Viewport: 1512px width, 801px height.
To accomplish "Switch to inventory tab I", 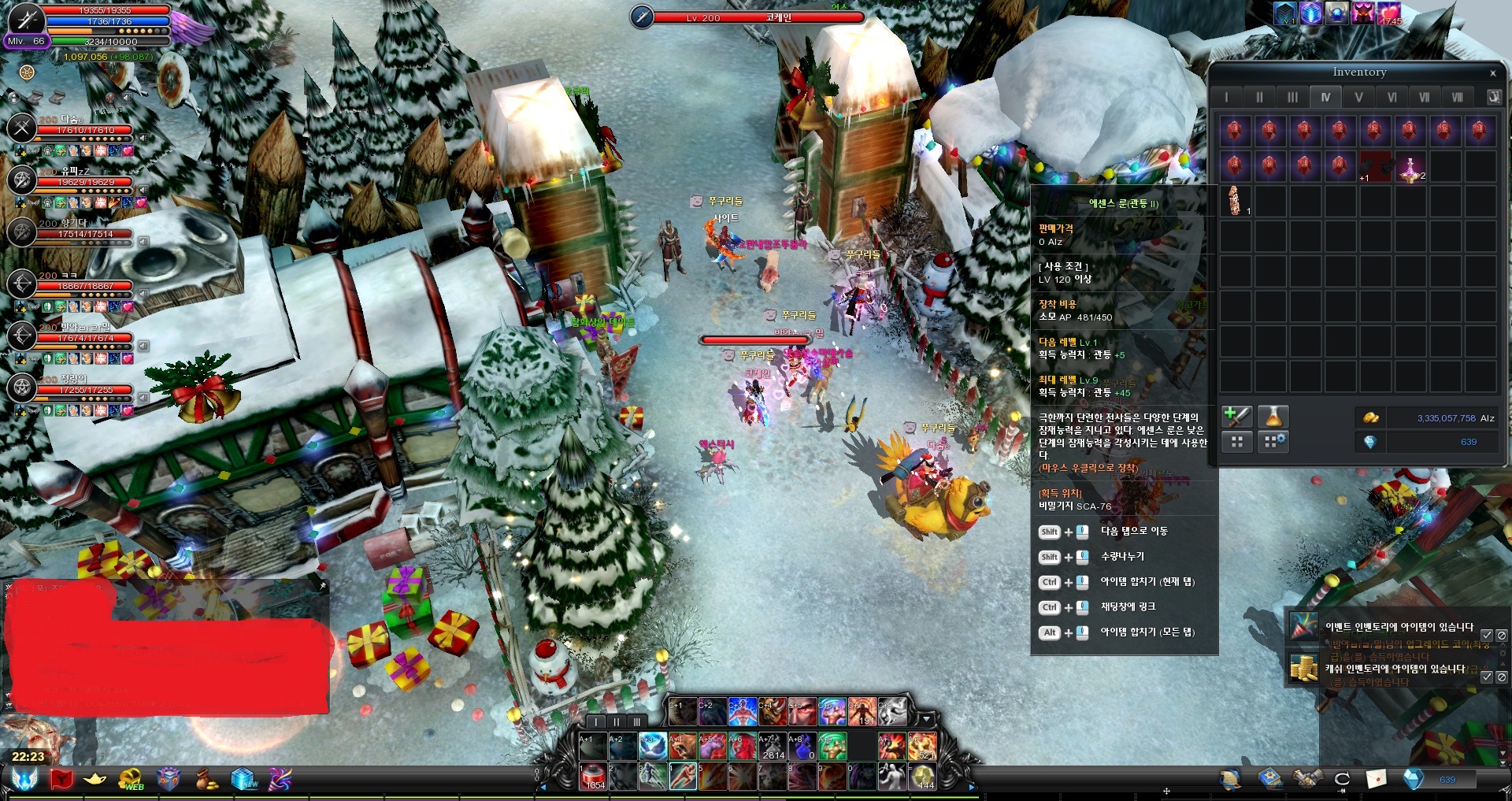I will tap(1226, 98).
